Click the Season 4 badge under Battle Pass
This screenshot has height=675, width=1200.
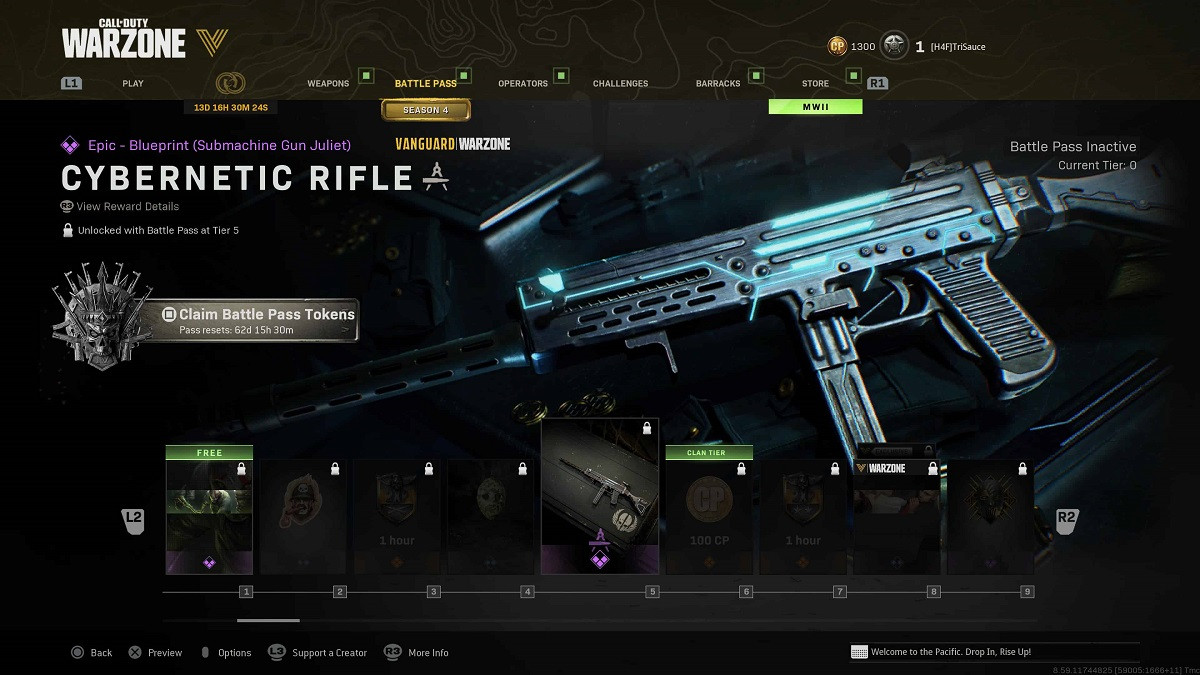click(426, 110)
